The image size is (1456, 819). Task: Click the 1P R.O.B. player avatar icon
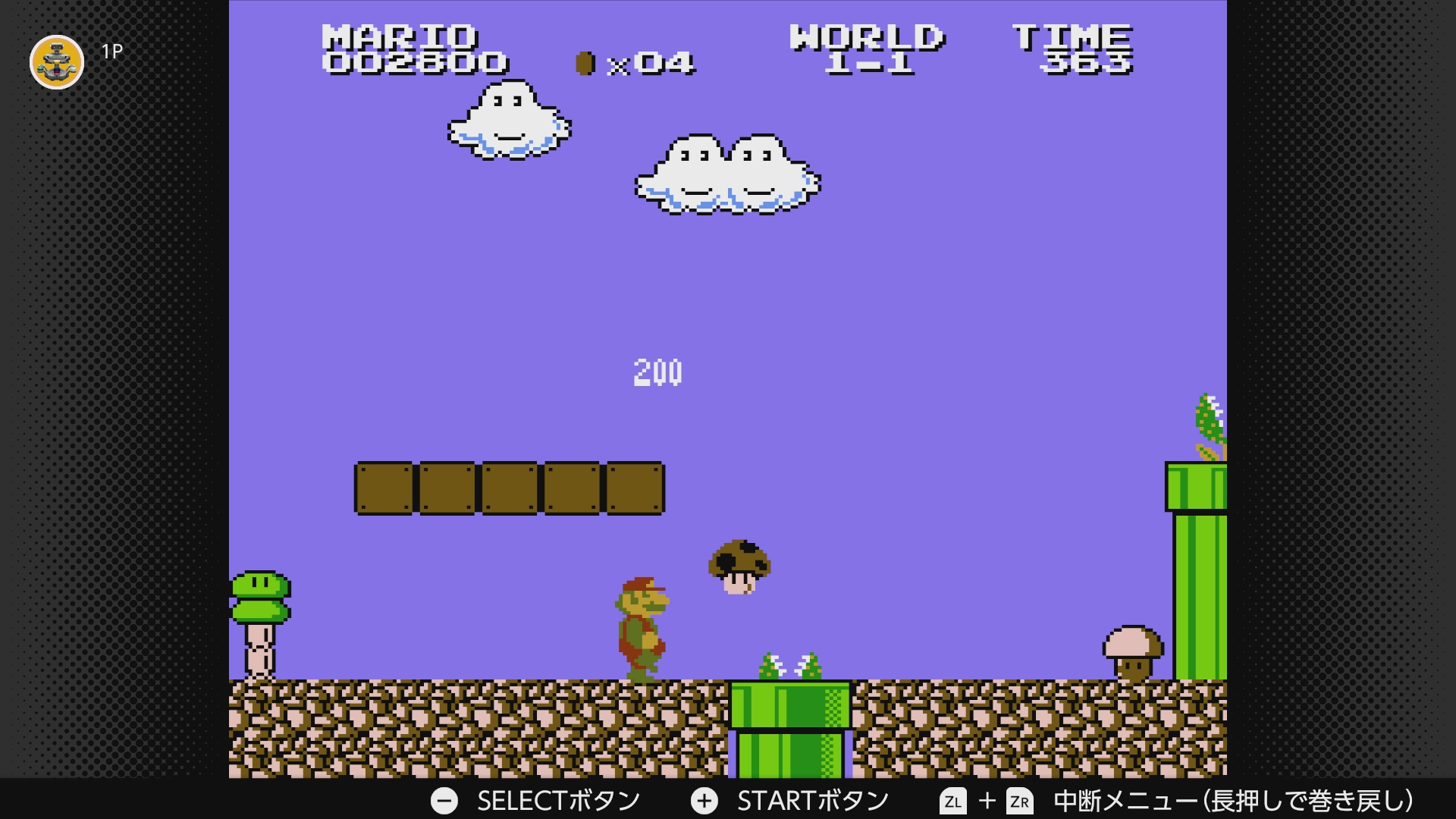coord(56,62)
